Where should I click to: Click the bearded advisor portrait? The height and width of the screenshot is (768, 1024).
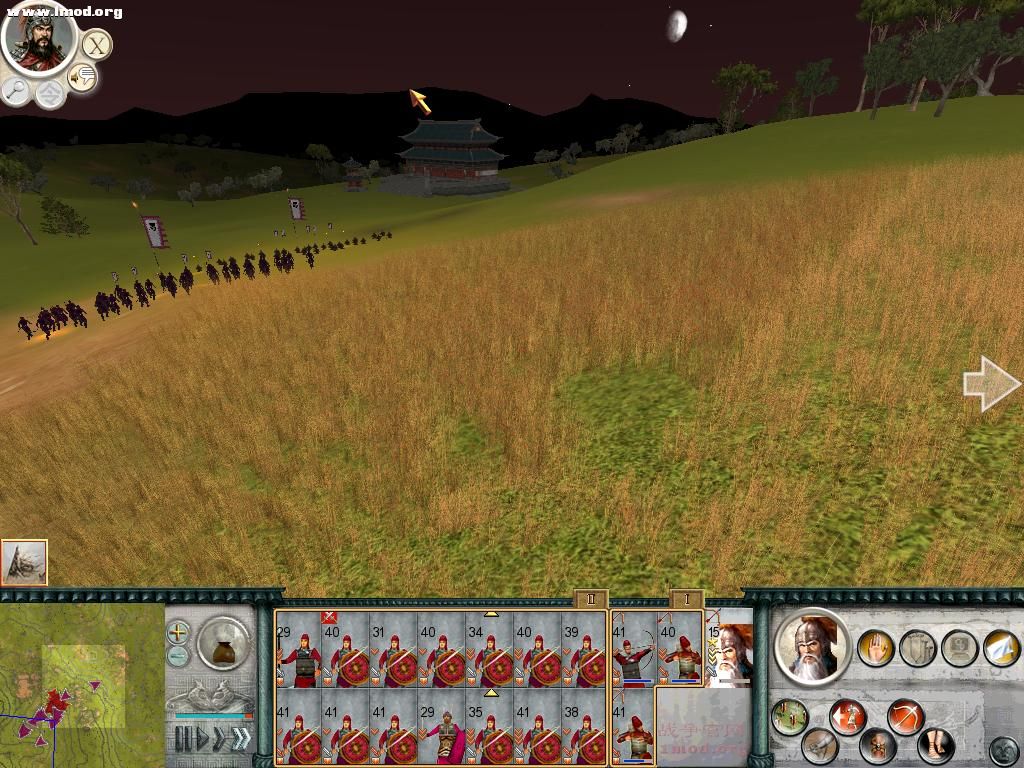[40, 38]
